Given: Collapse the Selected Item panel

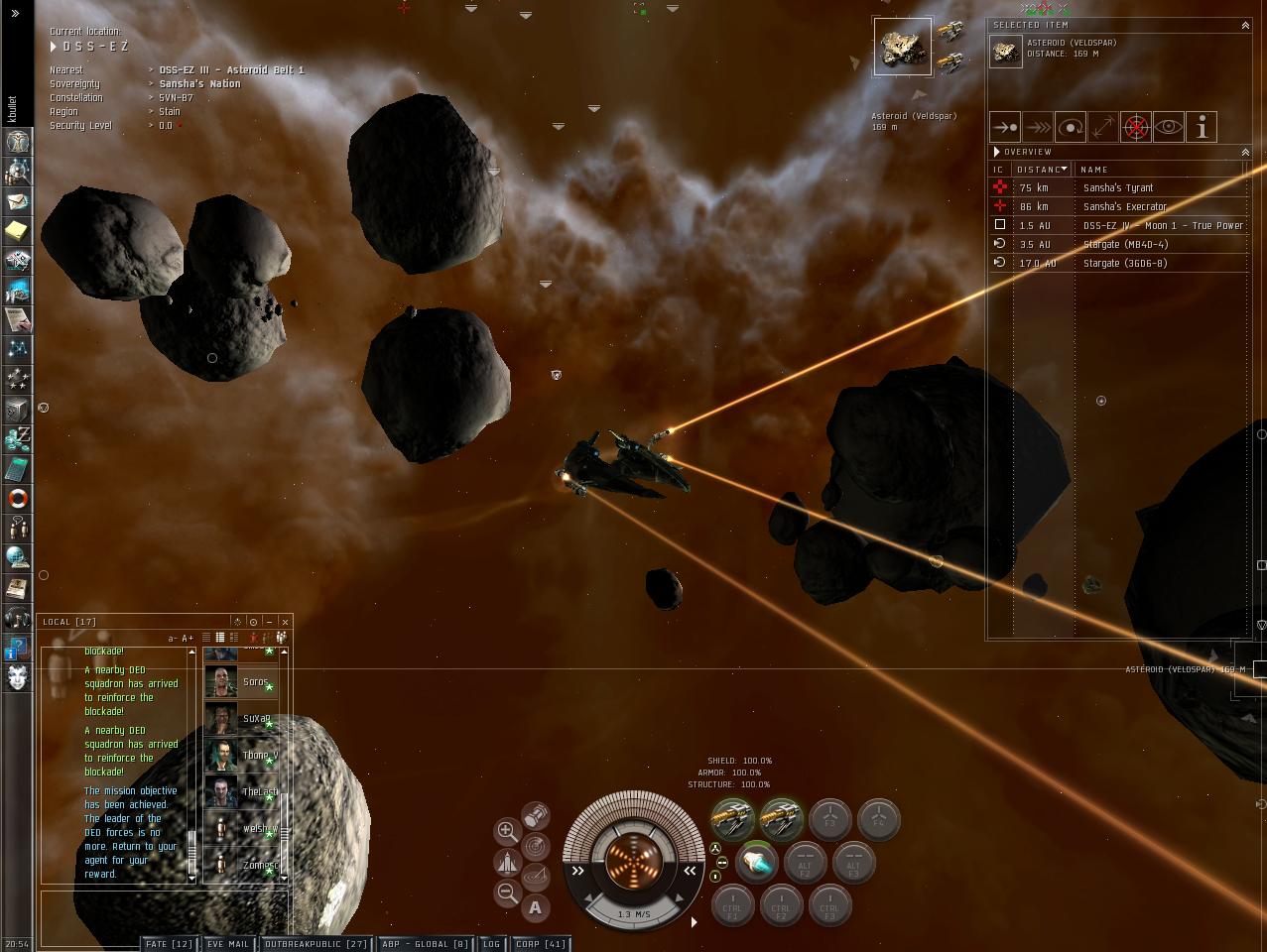Looking at the screenshot, I should click(x=1245, y=25).
